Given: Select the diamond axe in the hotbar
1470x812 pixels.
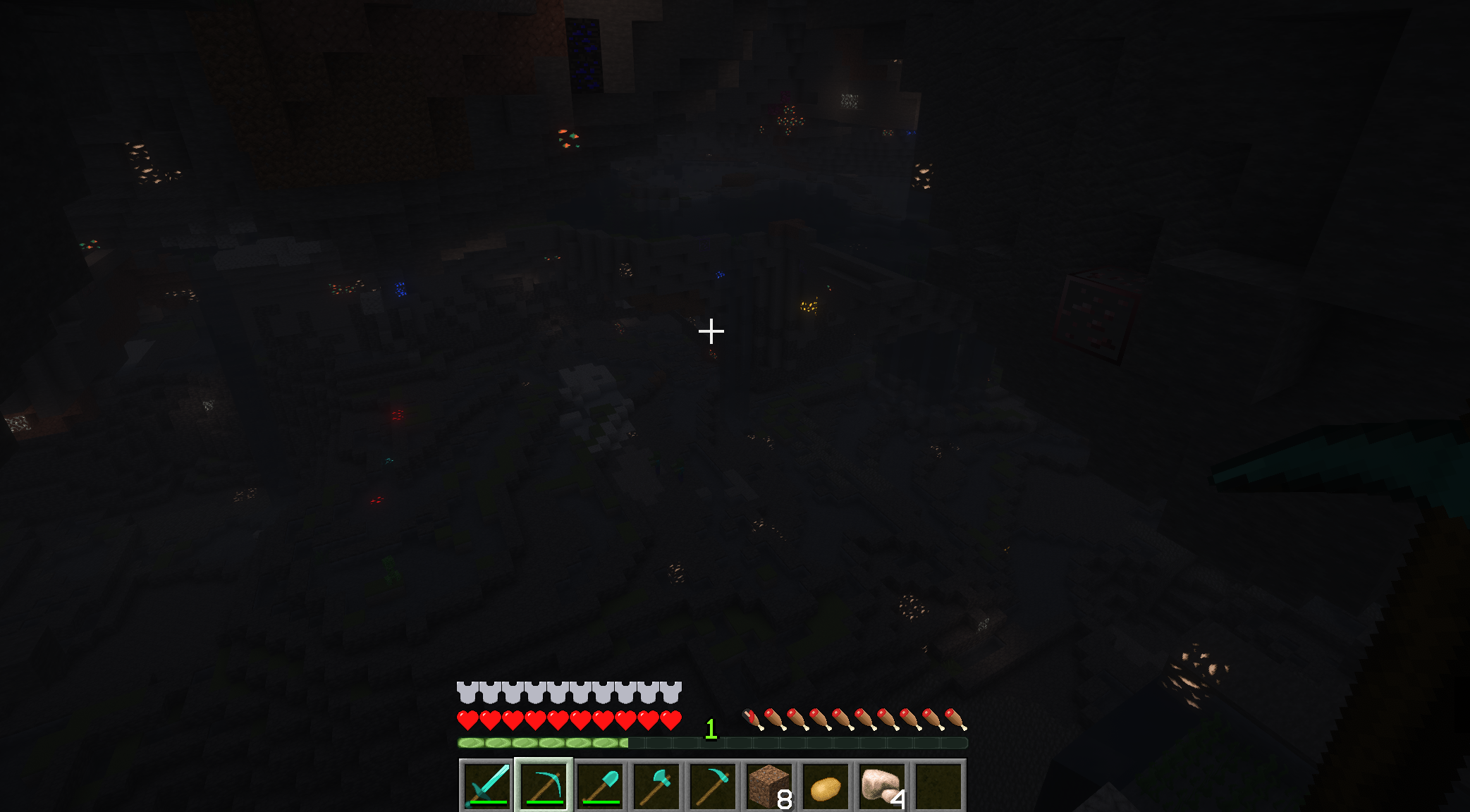Looking at the screenshot, I should (x=656, y=784).
